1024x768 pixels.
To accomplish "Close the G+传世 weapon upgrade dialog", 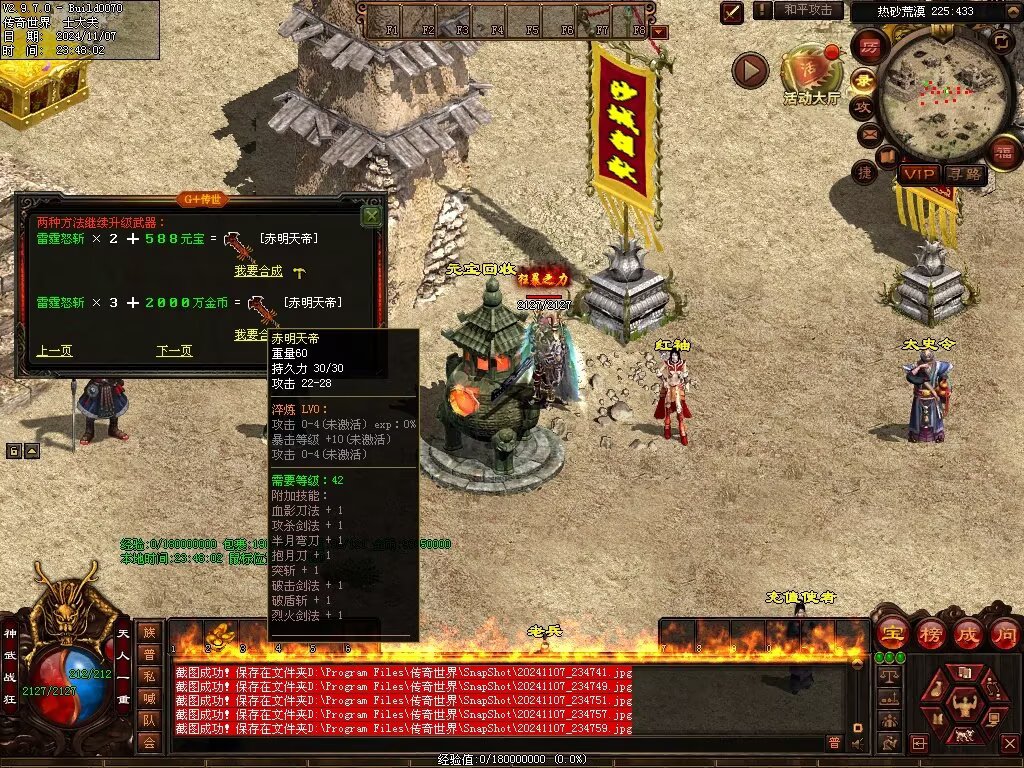I will pyautogui.click(x=372, y=215).
